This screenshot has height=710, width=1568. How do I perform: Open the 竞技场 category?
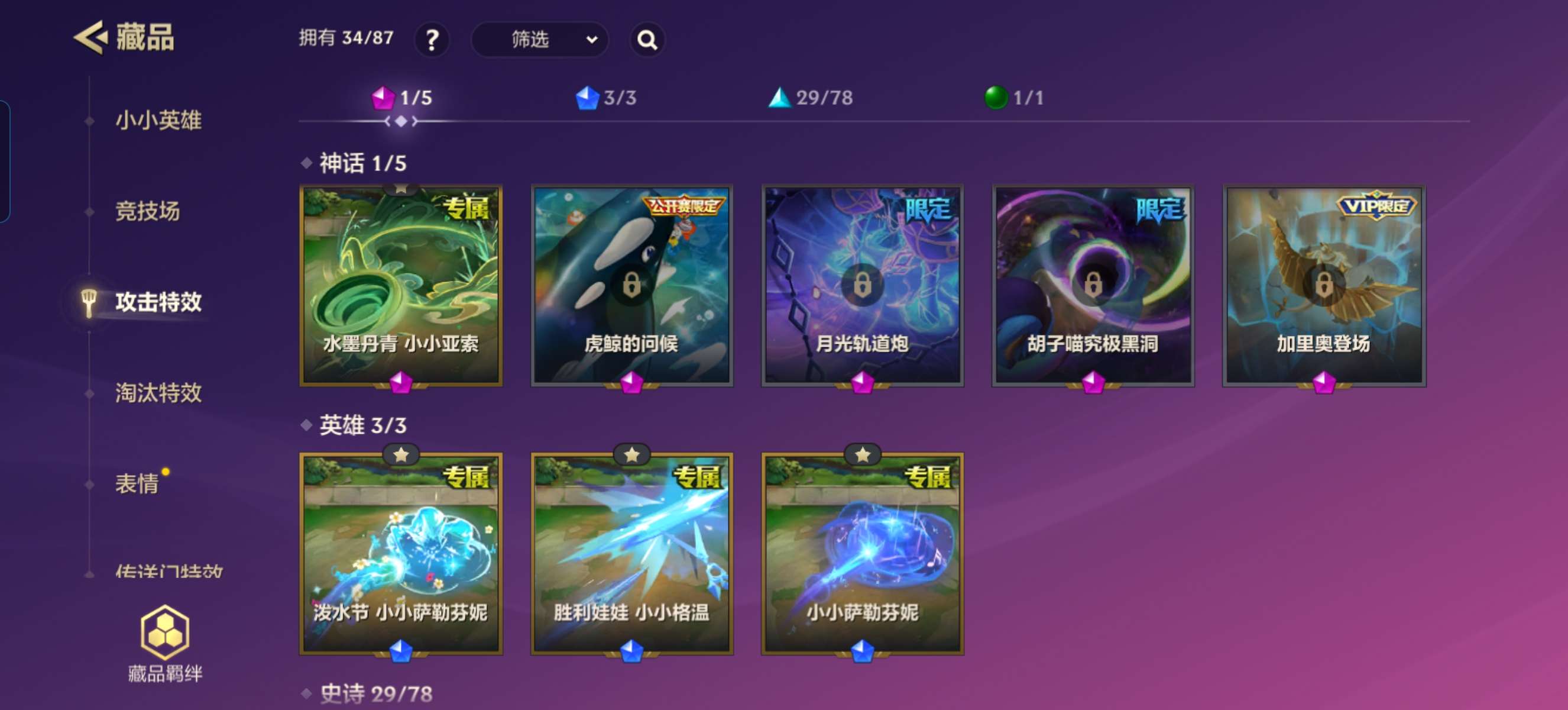pyautogui.click(x=148, y=211)
